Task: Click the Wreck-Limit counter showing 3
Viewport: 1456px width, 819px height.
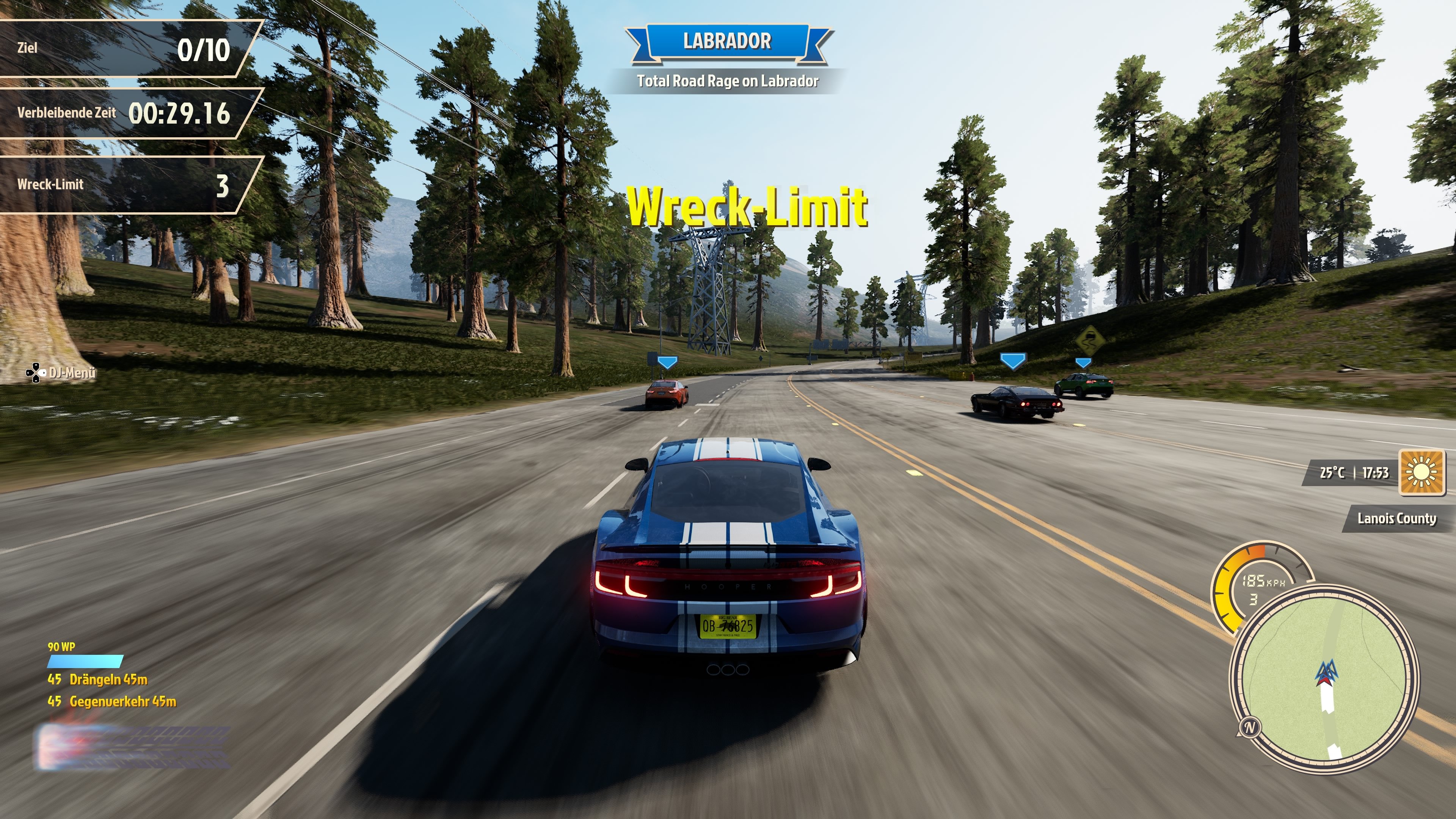Action: 124,185
